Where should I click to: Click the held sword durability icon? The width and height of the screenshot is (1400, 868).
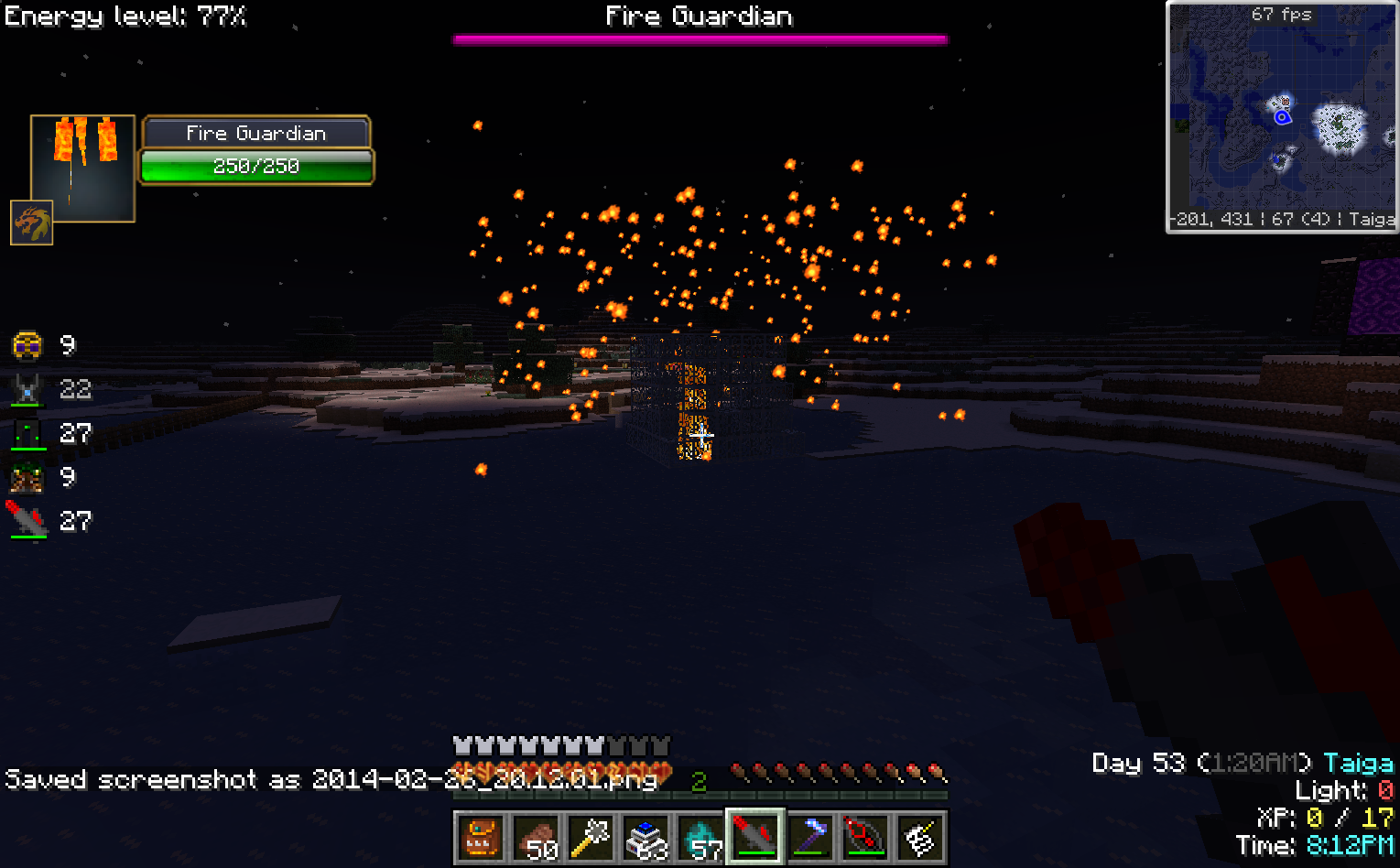(27, 521)
